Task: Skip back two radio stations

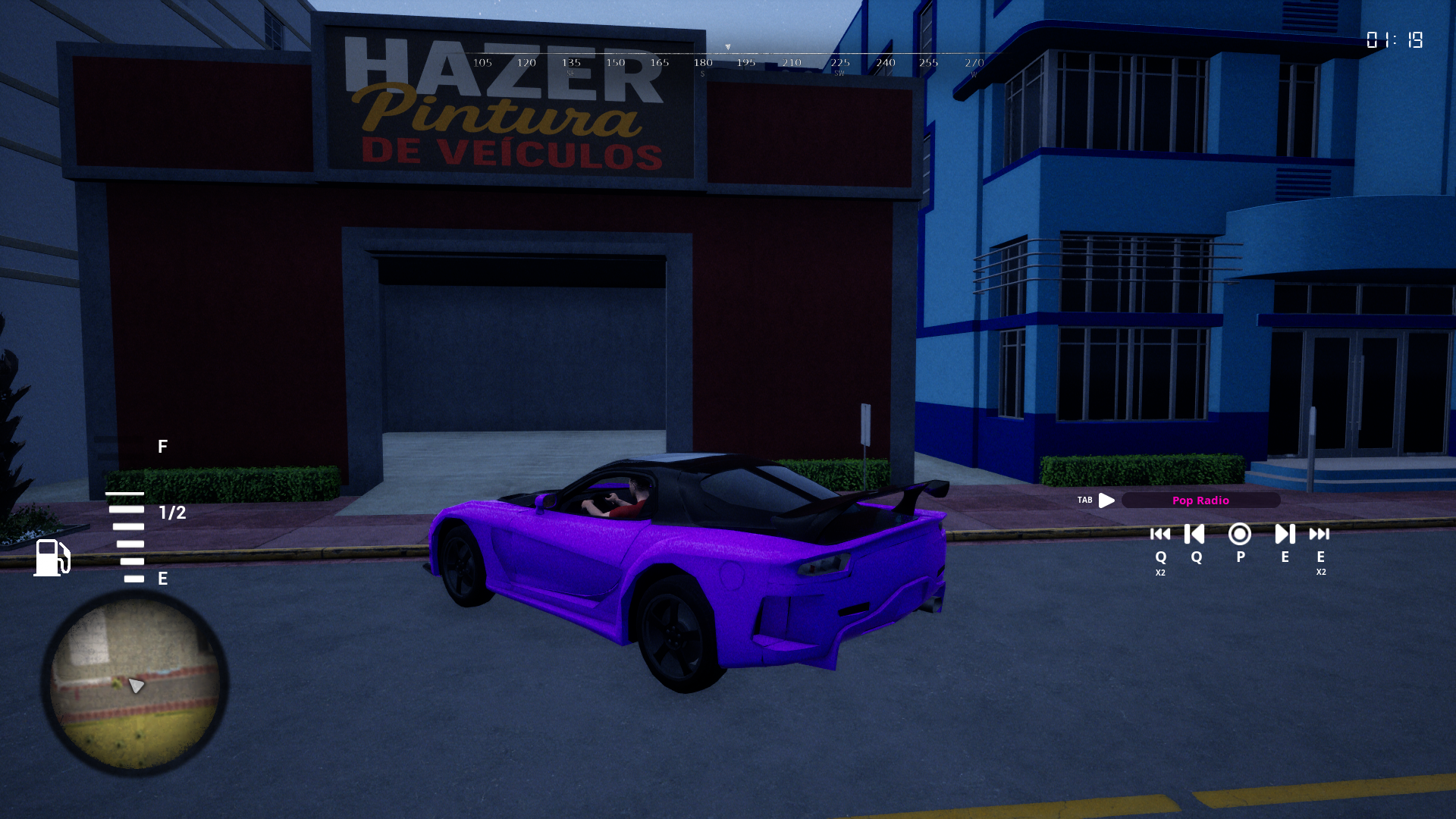Action: click(x=1160, y=535)
